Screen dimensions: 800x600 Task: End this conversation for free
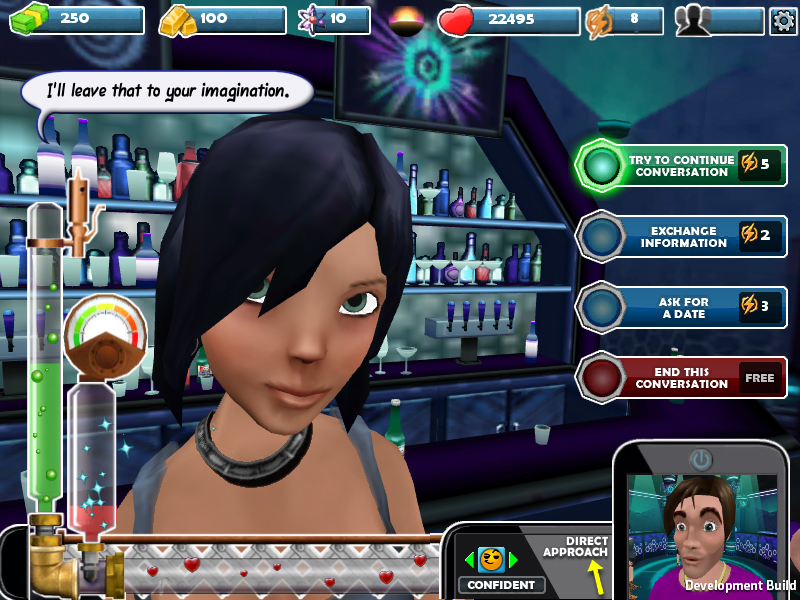click(x=681, y=378)
